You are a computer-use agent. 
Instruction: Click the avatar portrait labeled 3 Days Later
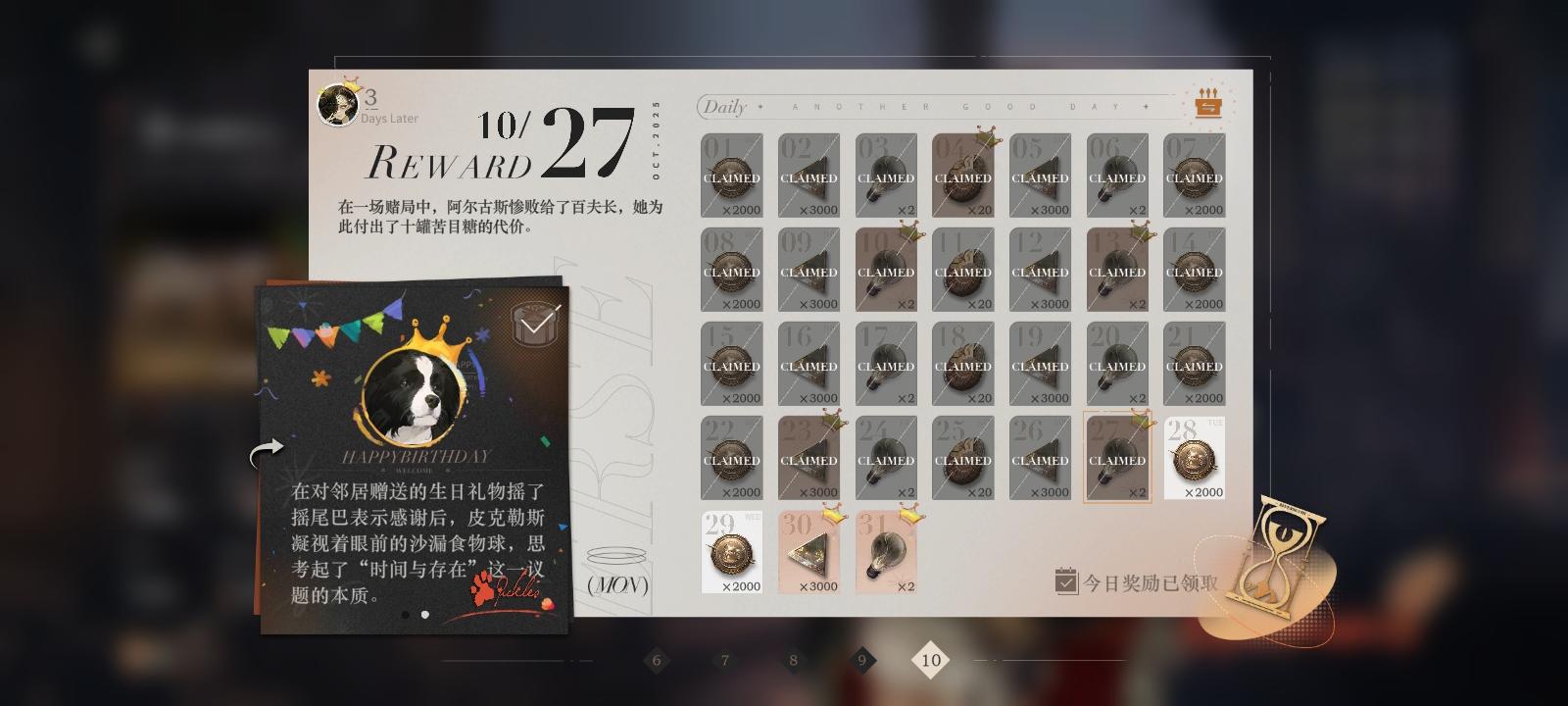pos(336,105)
